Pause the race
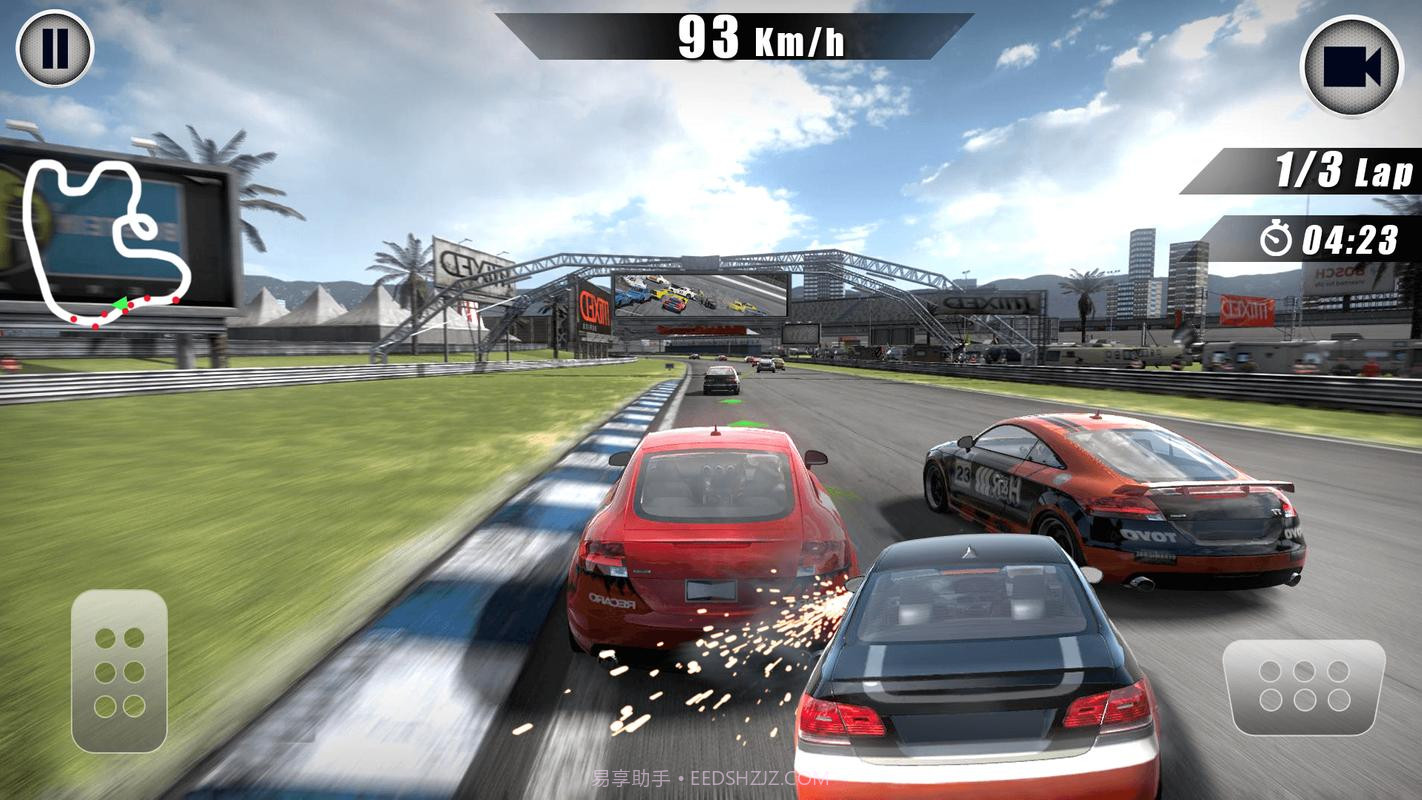 click(x=55, y=48)
